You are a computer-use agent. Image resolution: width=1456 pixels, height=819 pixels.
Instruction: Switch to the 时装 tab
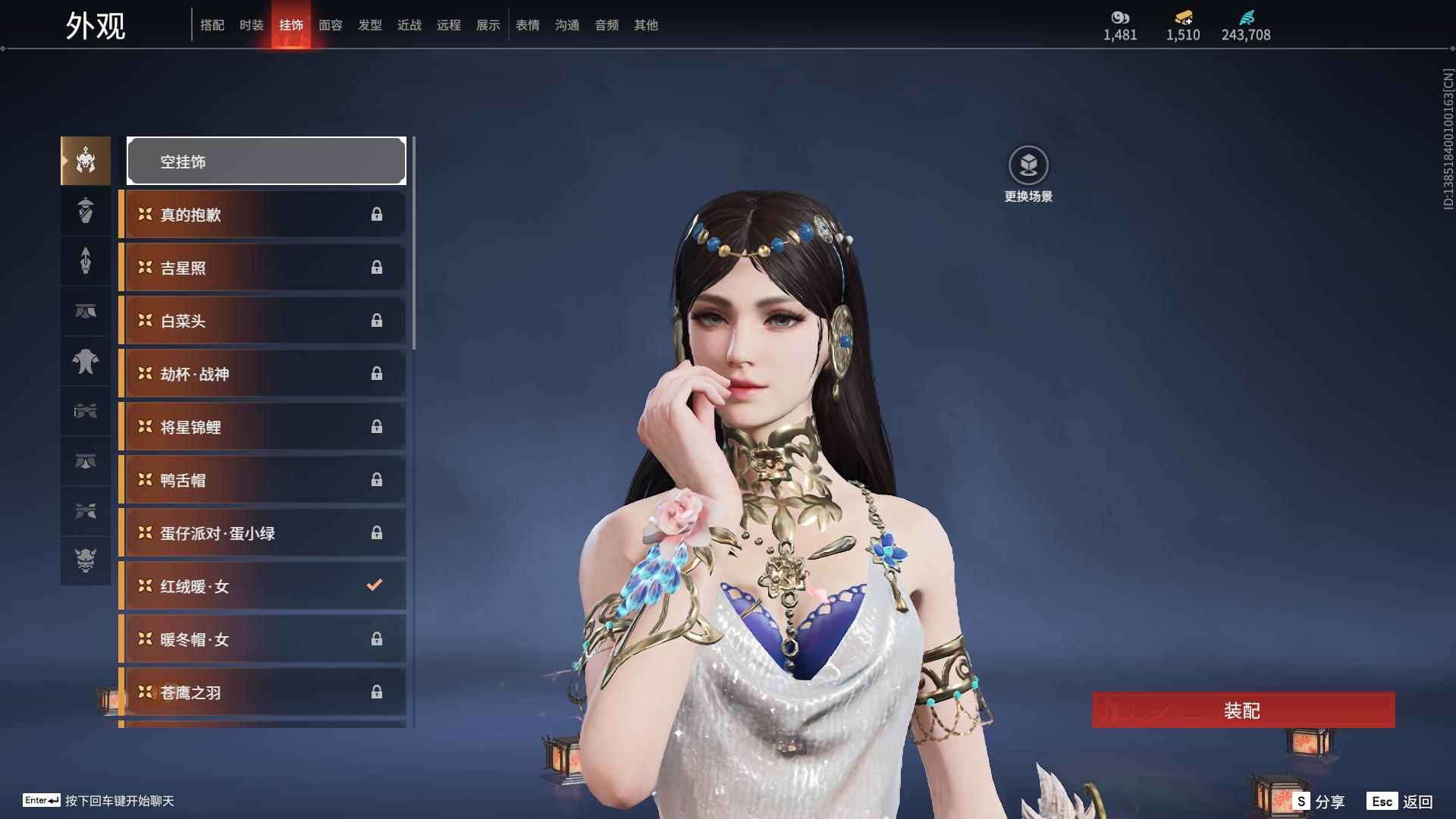251,25
